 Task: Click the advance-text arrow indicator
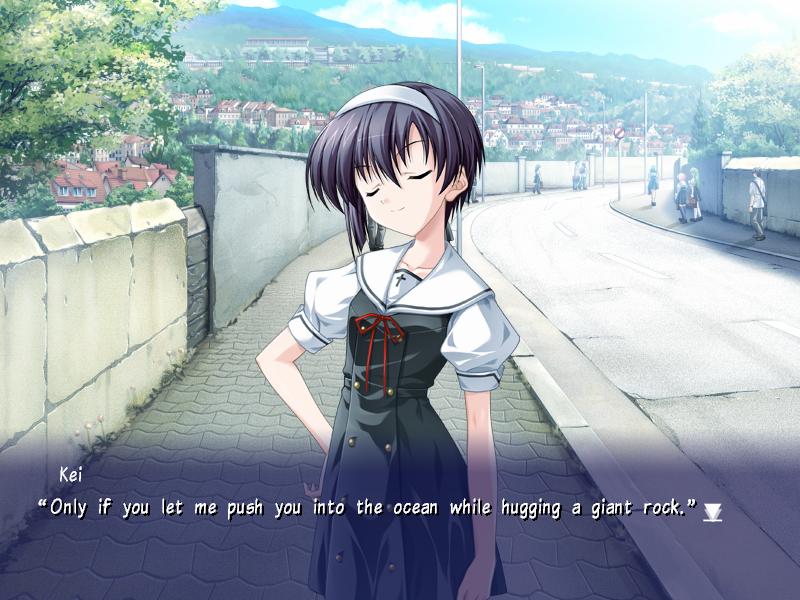tap(712, 512)
